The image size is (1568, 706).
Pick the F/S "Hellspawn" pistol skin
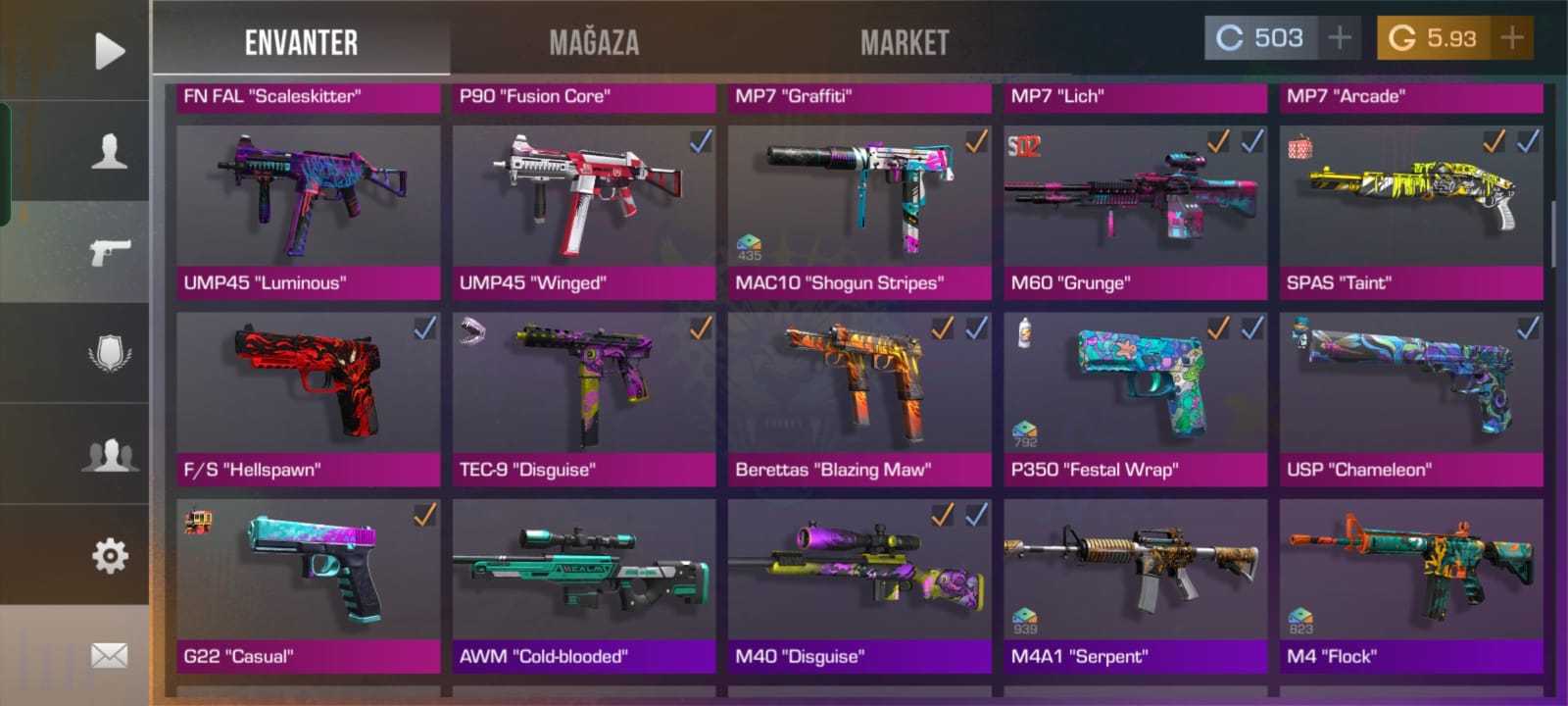click(x=308, y=397)
